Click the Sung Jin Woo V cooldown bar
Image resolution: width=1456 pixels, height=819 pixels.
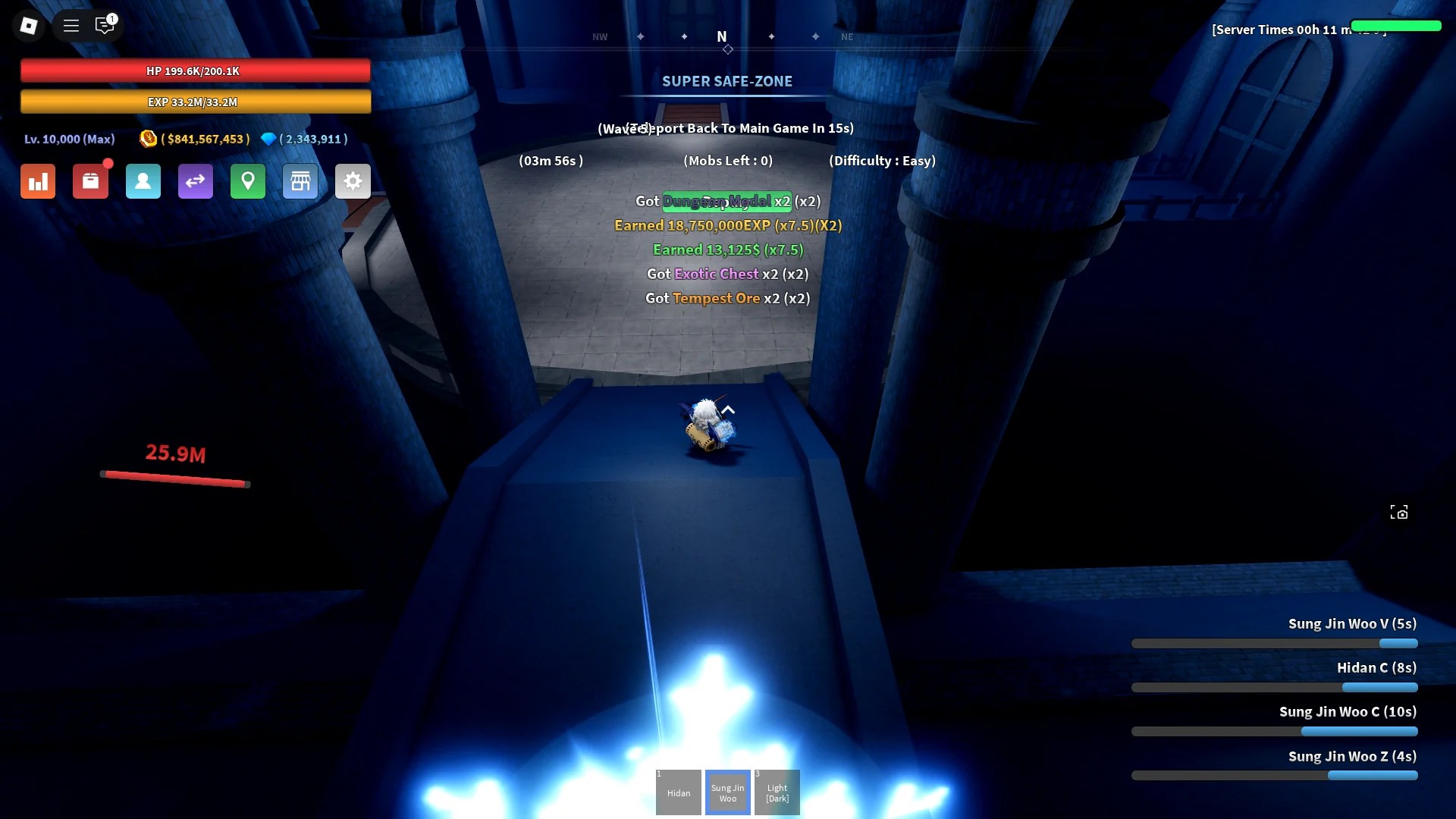click(x=1276, y=643)
